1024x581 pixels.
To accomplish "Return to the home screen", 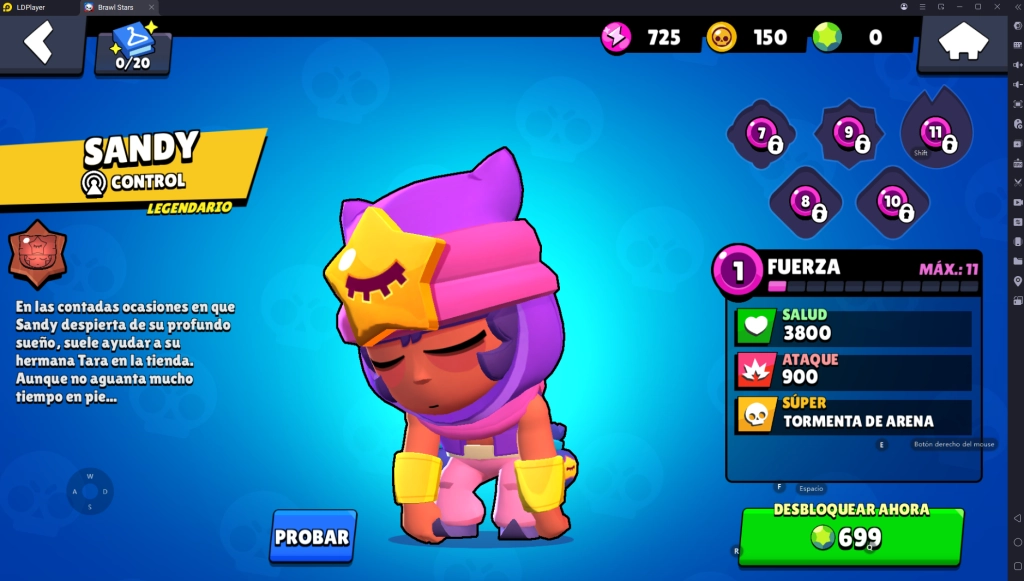I will [x=962, y=44].
